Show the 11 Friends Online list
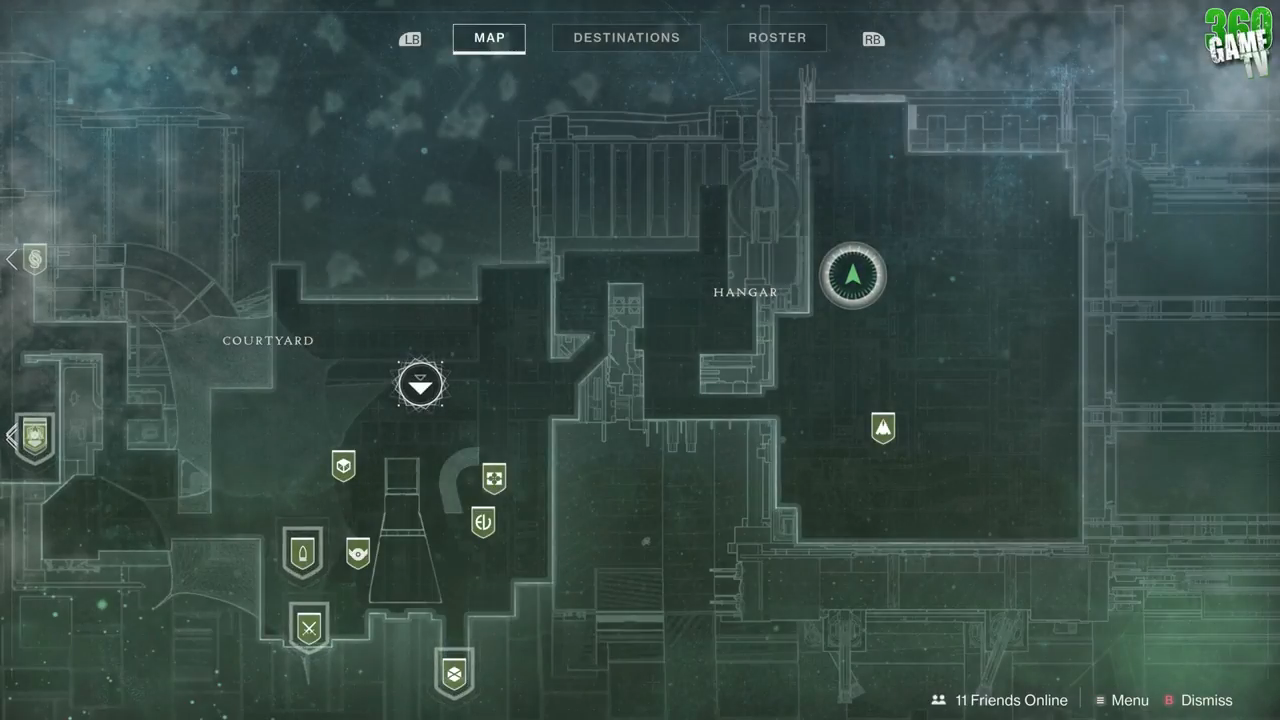Image resolution: width=1280 pixels, height=720 pixels. tap(999, 700)
